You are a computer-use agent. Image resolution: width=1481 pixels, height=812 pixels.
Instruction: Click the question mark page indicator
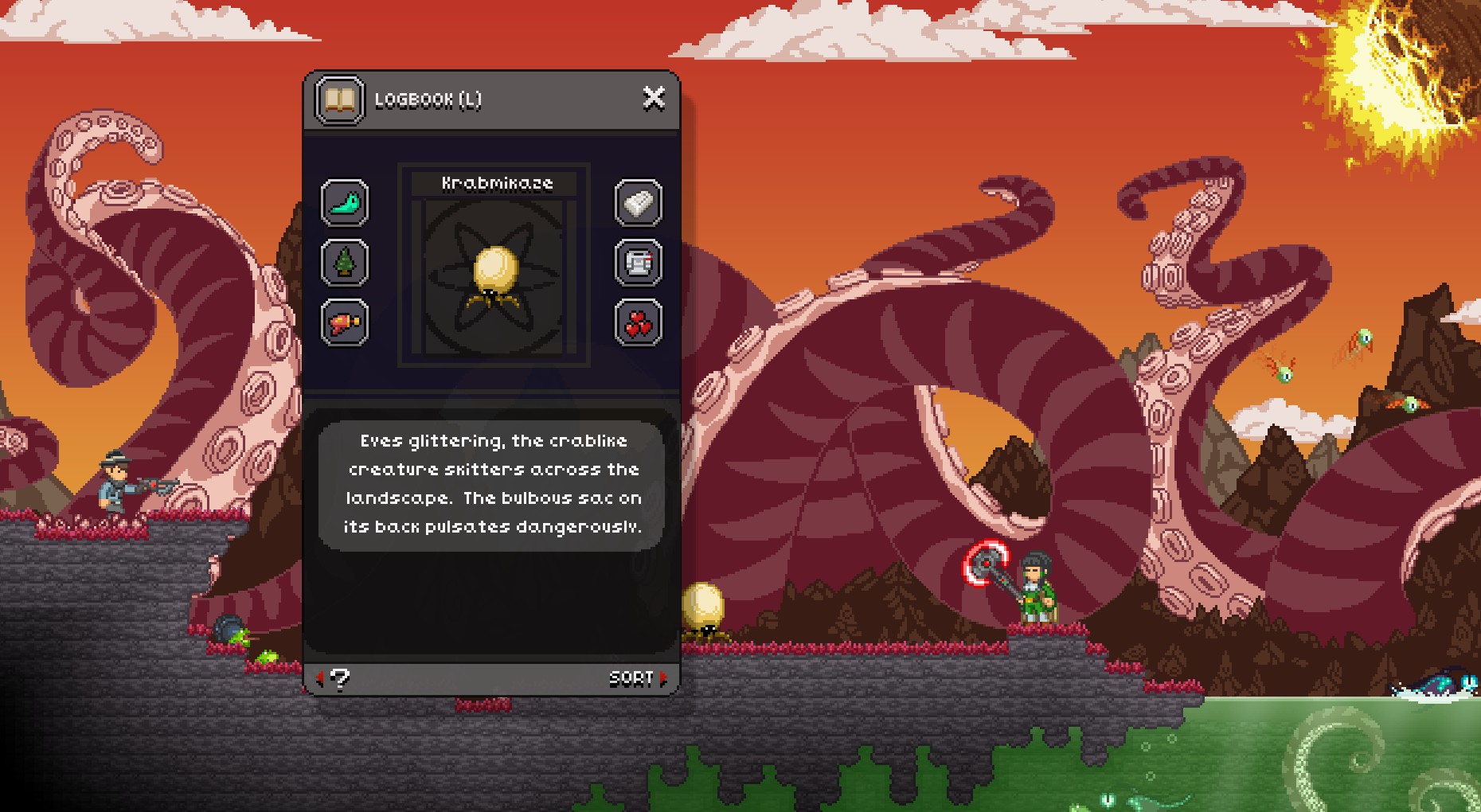tap(340, 679)
